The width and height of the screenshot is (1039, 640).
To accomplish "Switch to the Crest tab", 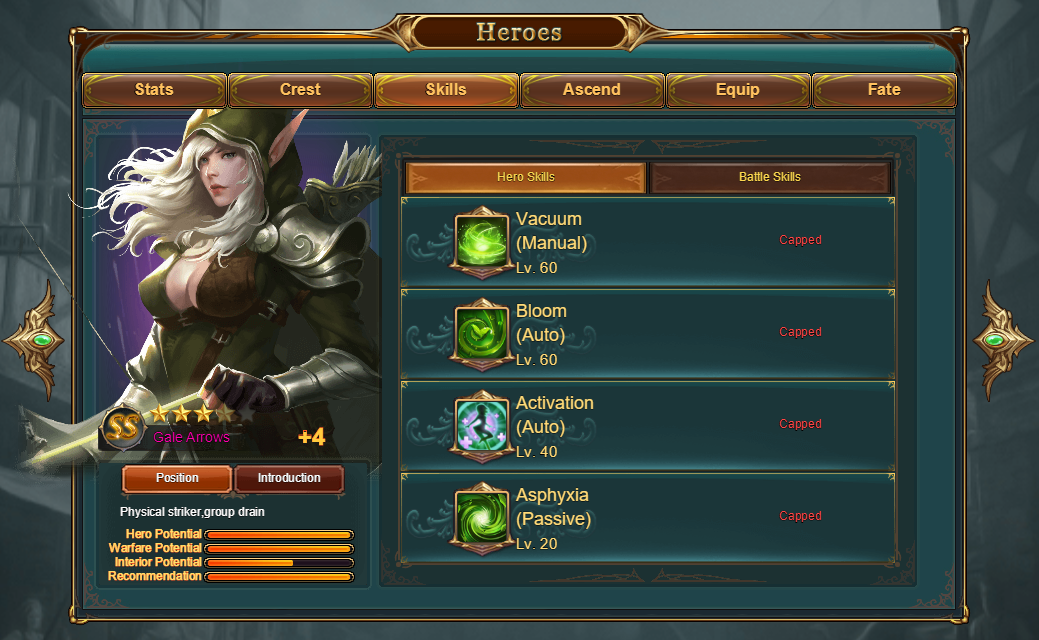I will click(x=300, y=90).
